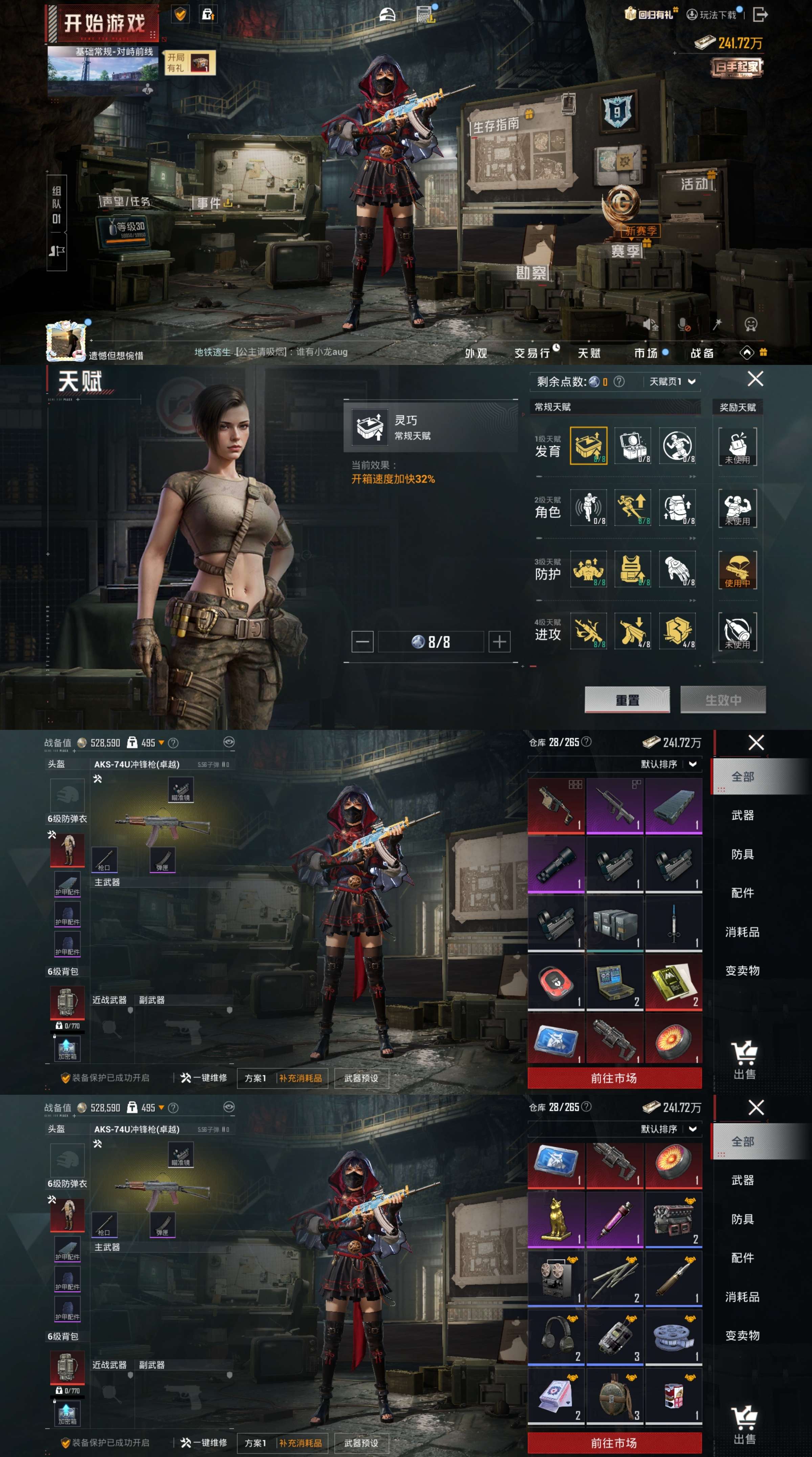Select the golden cat statue item
Viewport: 812px width, 1457px height.
[557, 1218]
